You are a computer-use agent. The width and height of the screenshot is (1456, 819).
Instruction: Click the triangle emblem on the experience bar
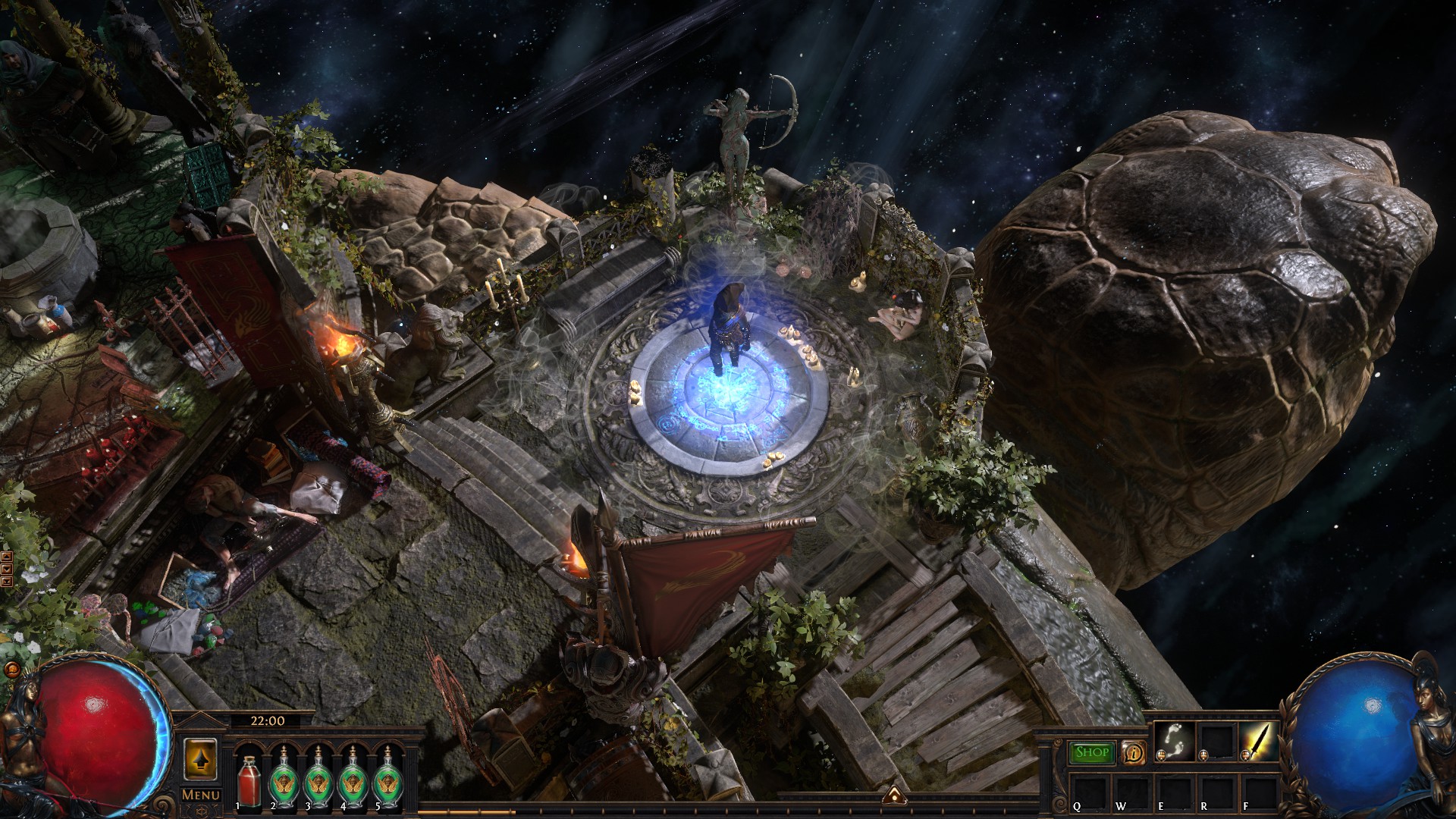pos(895,795)
